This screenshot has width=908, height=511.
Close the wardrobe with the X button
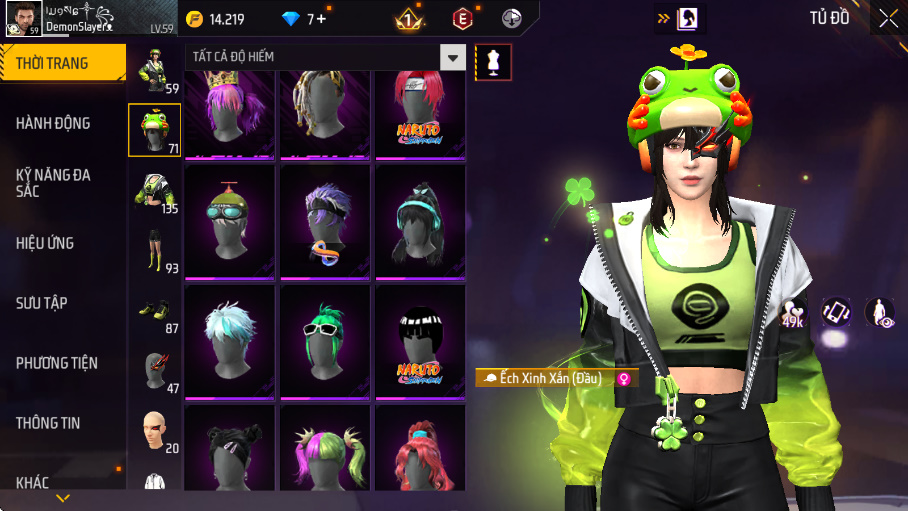888,18
